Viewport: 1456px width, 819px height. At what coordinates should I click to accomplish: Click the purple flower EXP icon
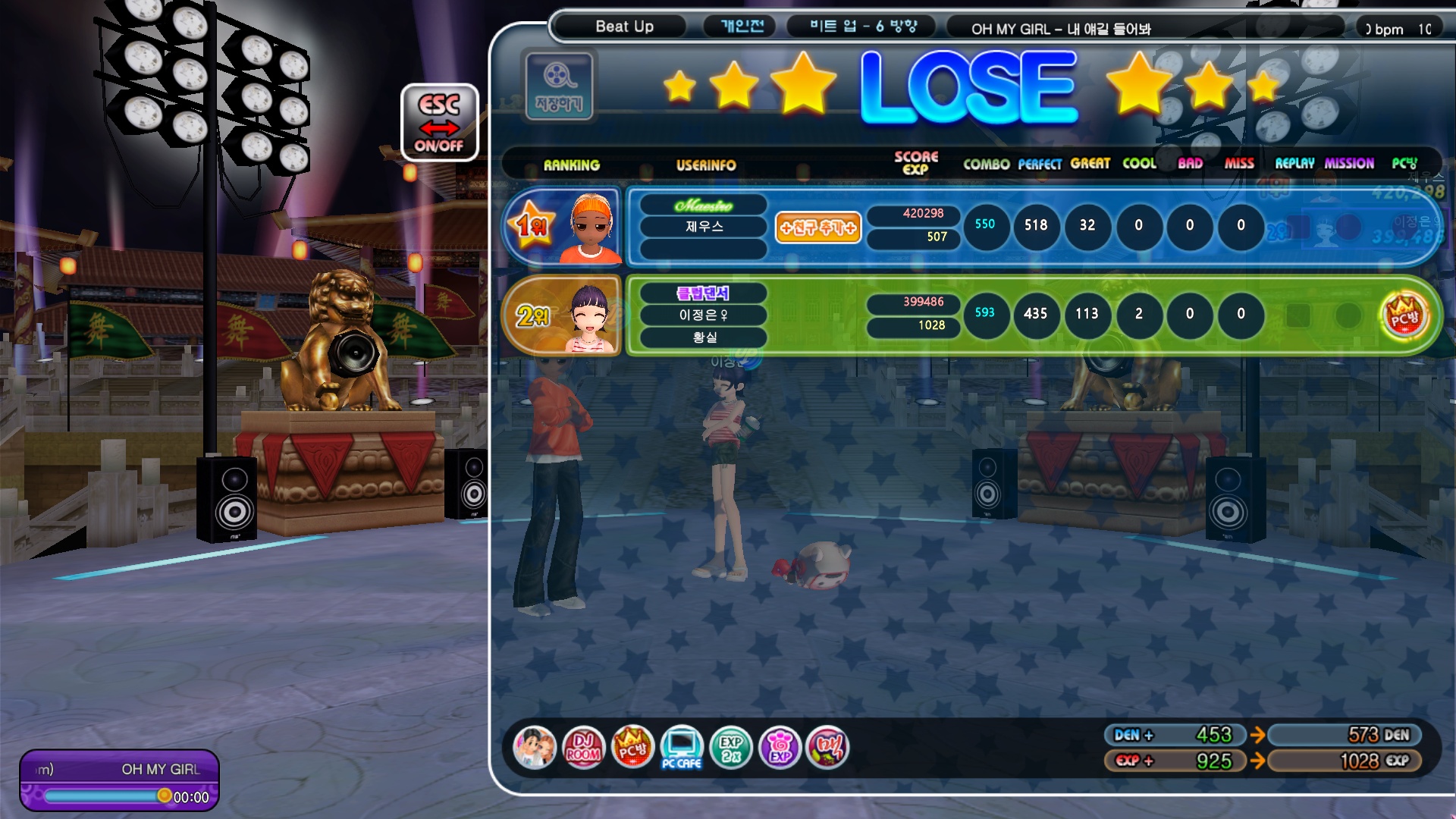[x=780, y=748]
